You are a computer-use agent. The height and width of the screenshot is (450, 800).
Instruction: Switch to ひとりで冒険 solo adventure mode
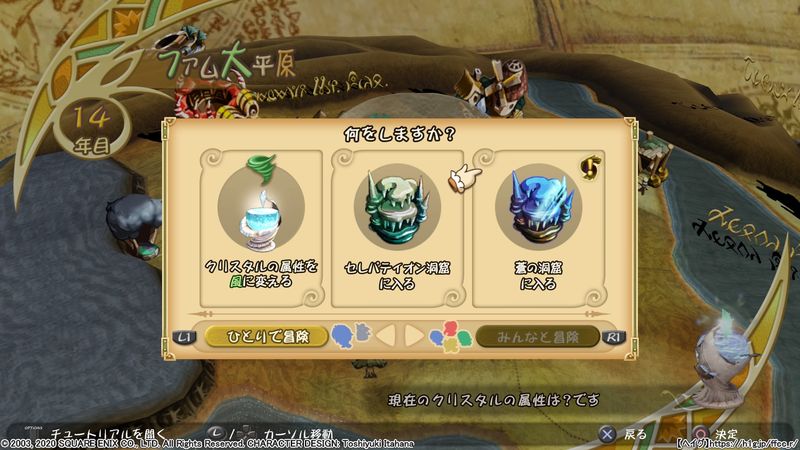tap(266, 336)
